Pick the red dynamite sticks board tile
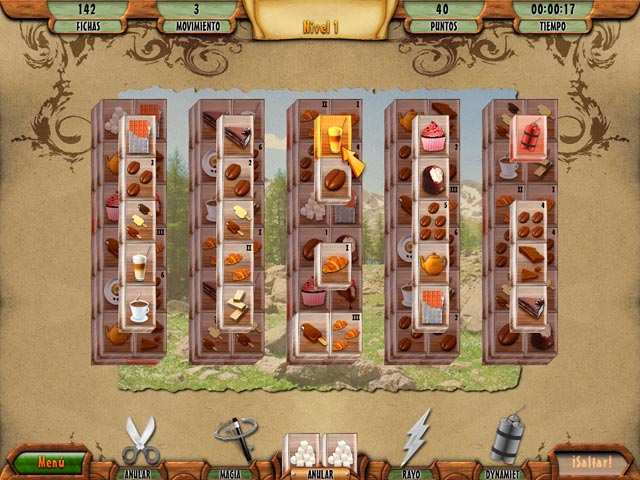This screenshot has height=480, width=640. coord(529,137)
